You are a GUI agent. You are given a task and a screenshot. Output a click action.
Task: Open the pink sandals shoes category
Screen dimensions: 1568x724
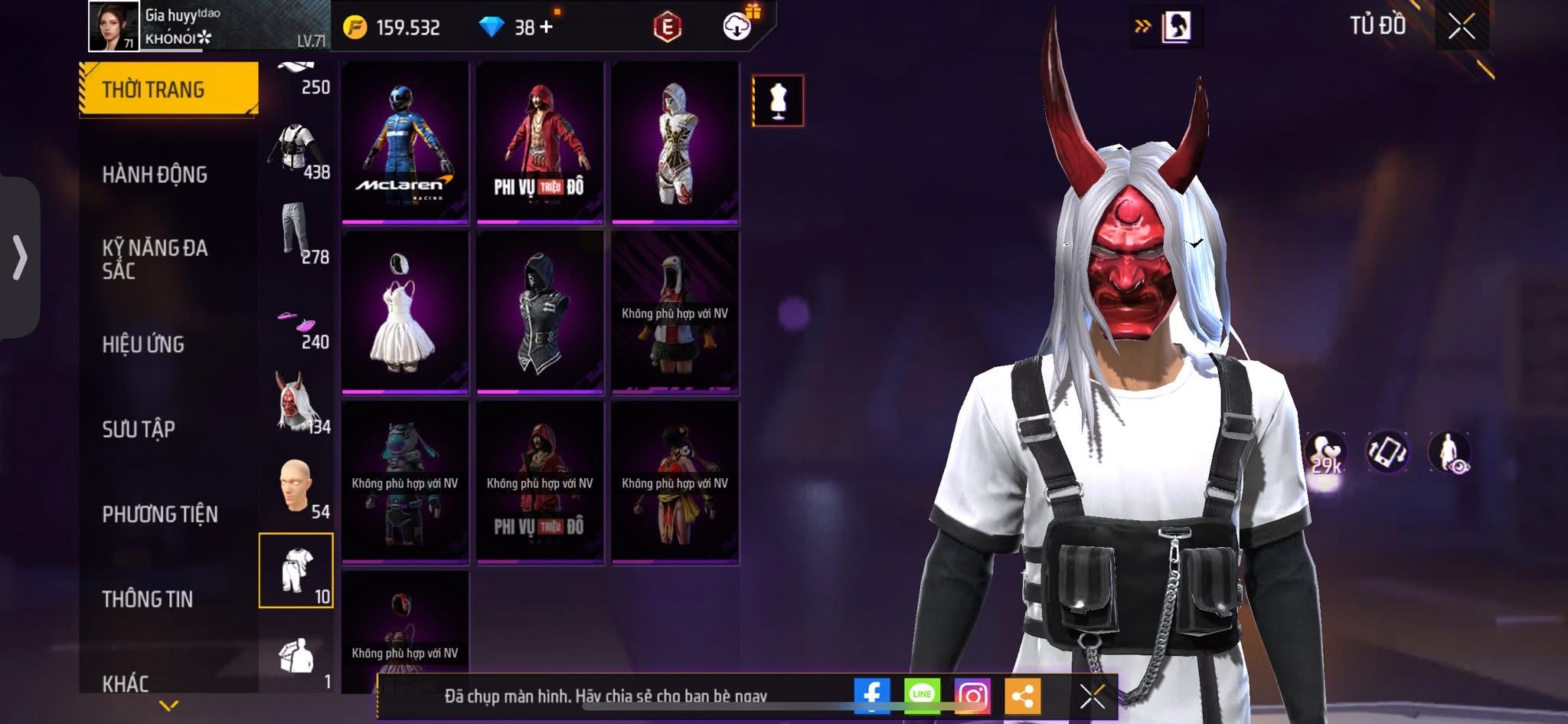tap(297, 325)
